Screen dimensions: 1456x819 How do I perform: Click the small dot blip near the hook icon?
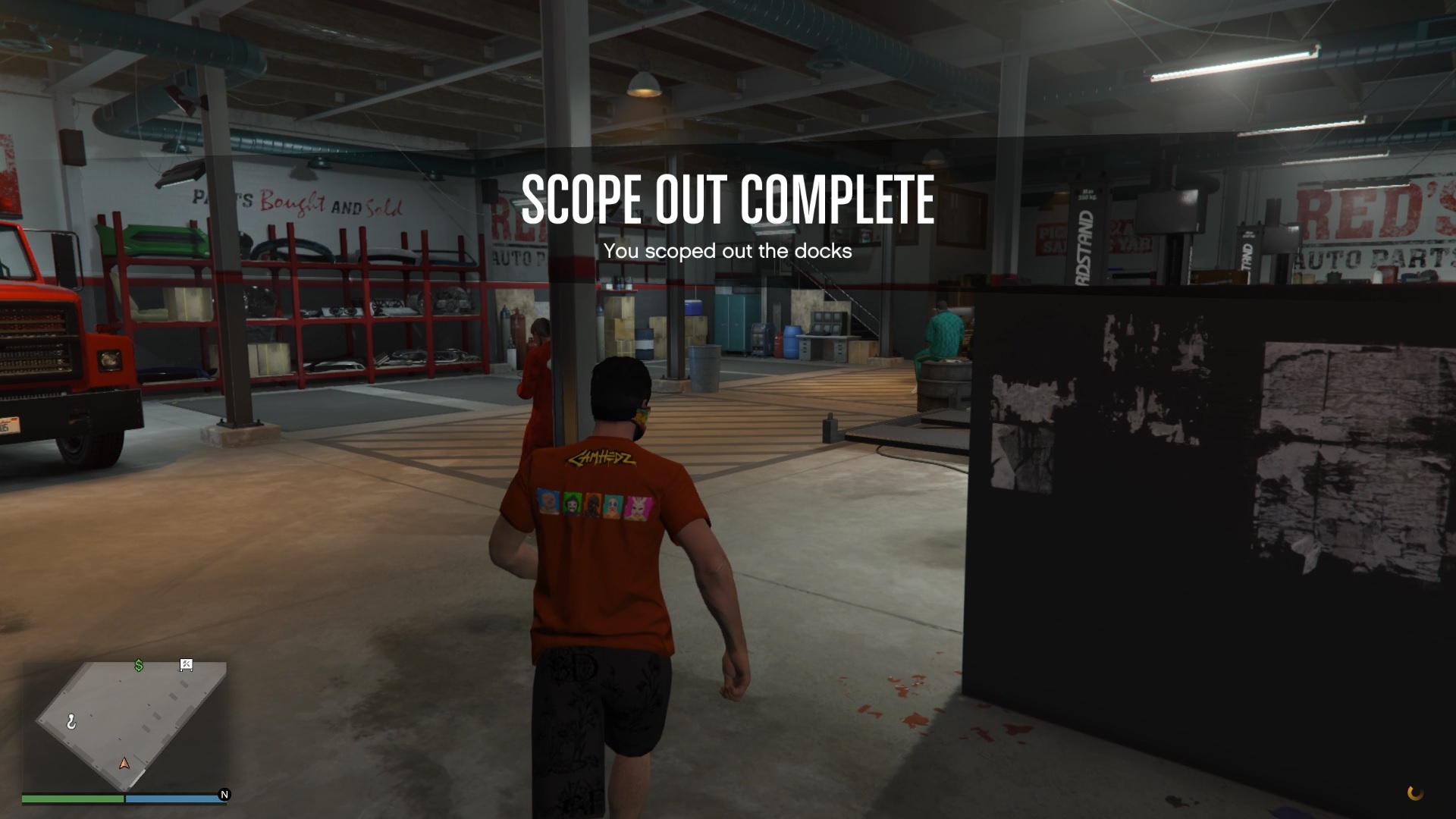[x=90, y=715]
